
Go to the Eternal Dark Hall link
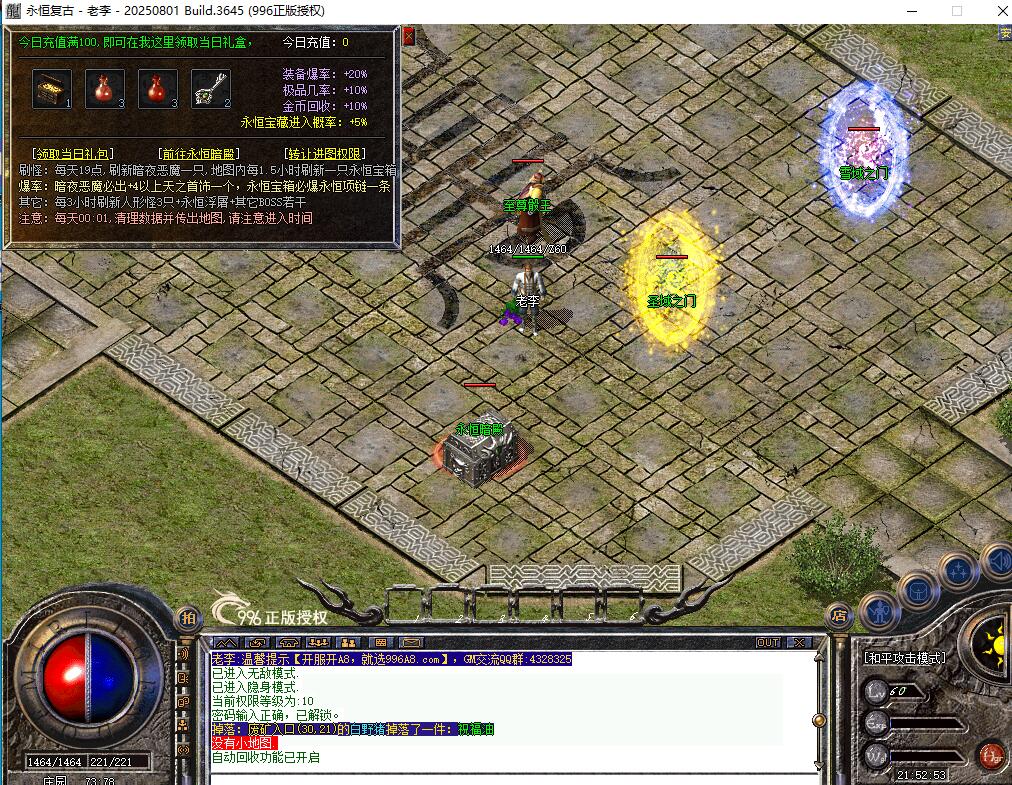[x=199, y=154]
